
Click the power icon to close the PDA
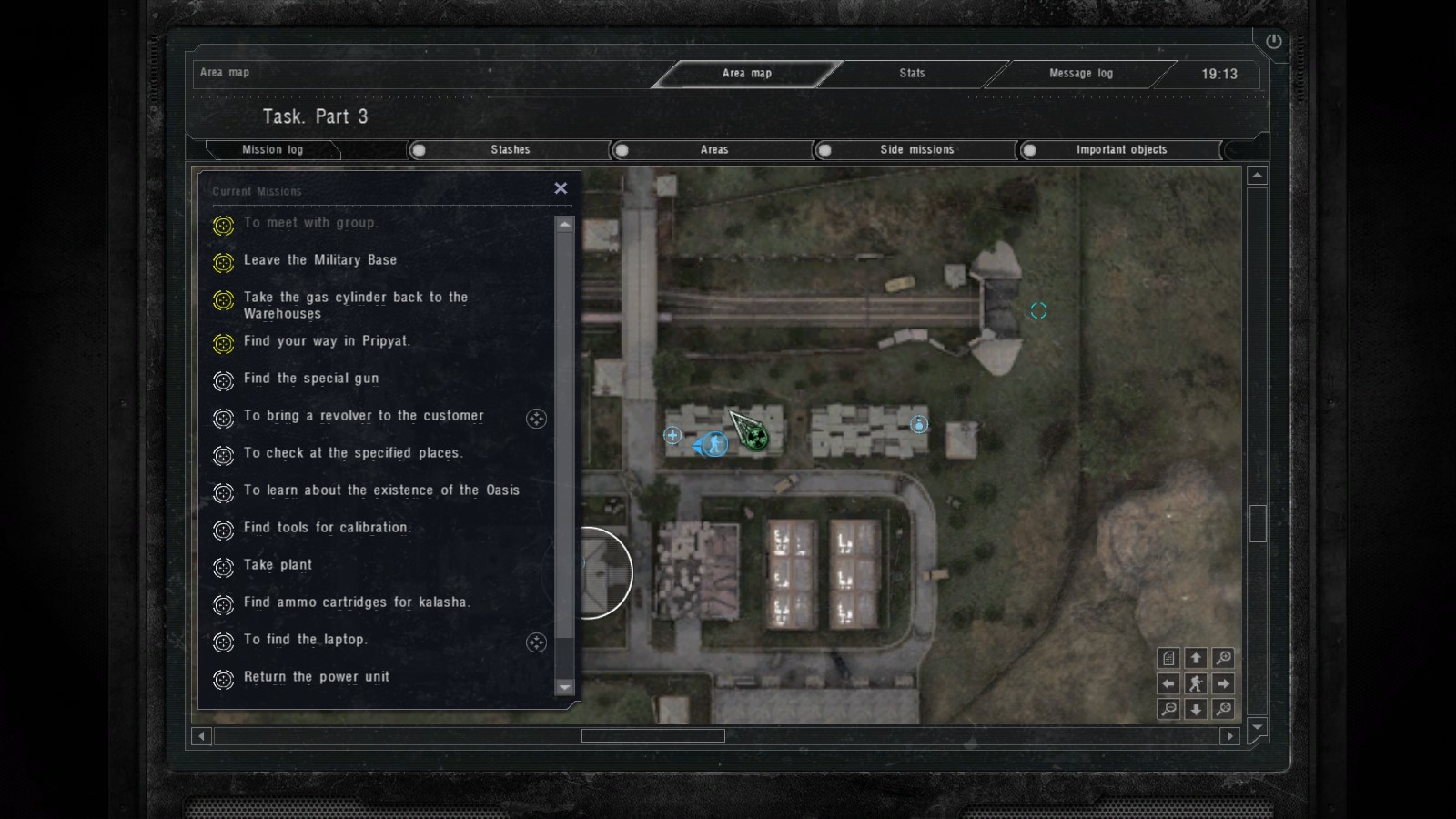click(x=1273, y=41)
